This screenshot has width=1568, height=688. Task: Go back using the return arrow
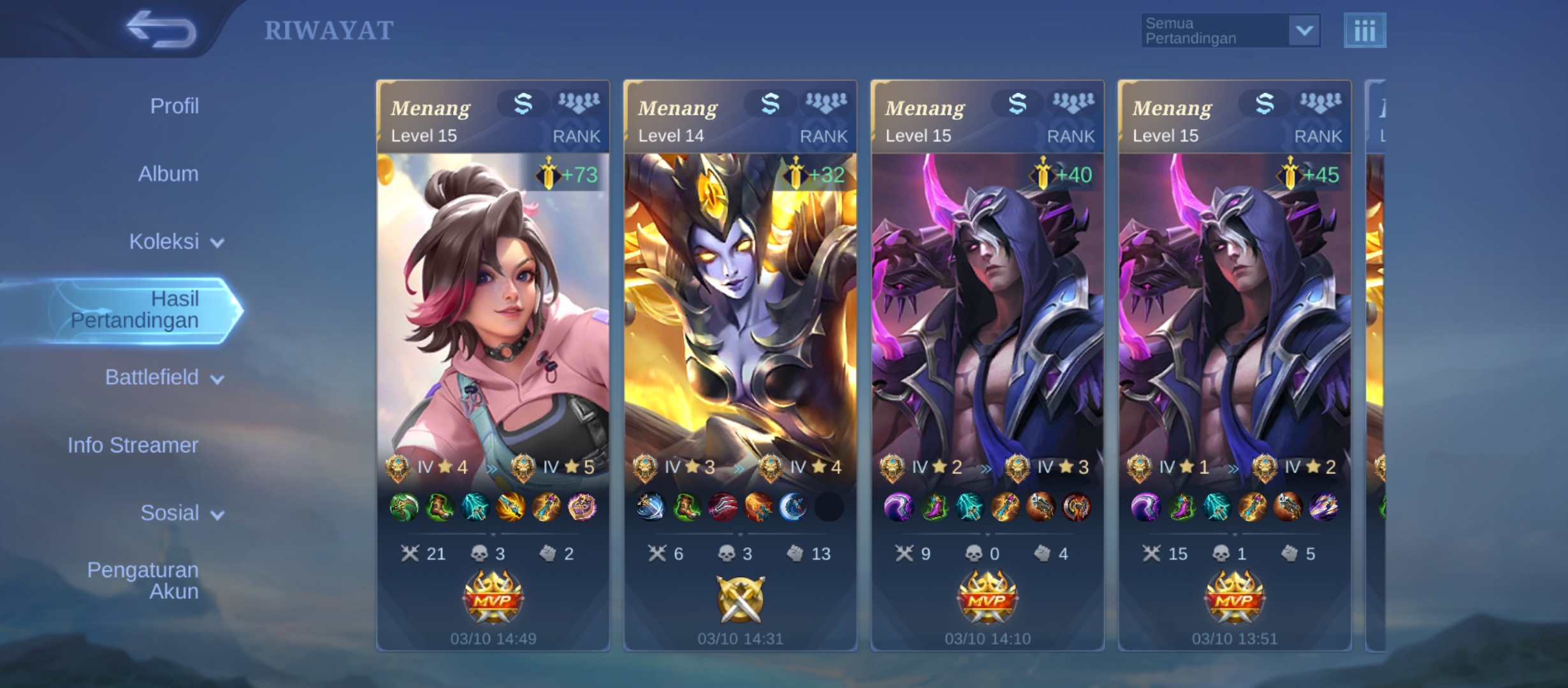coord(161,29)
